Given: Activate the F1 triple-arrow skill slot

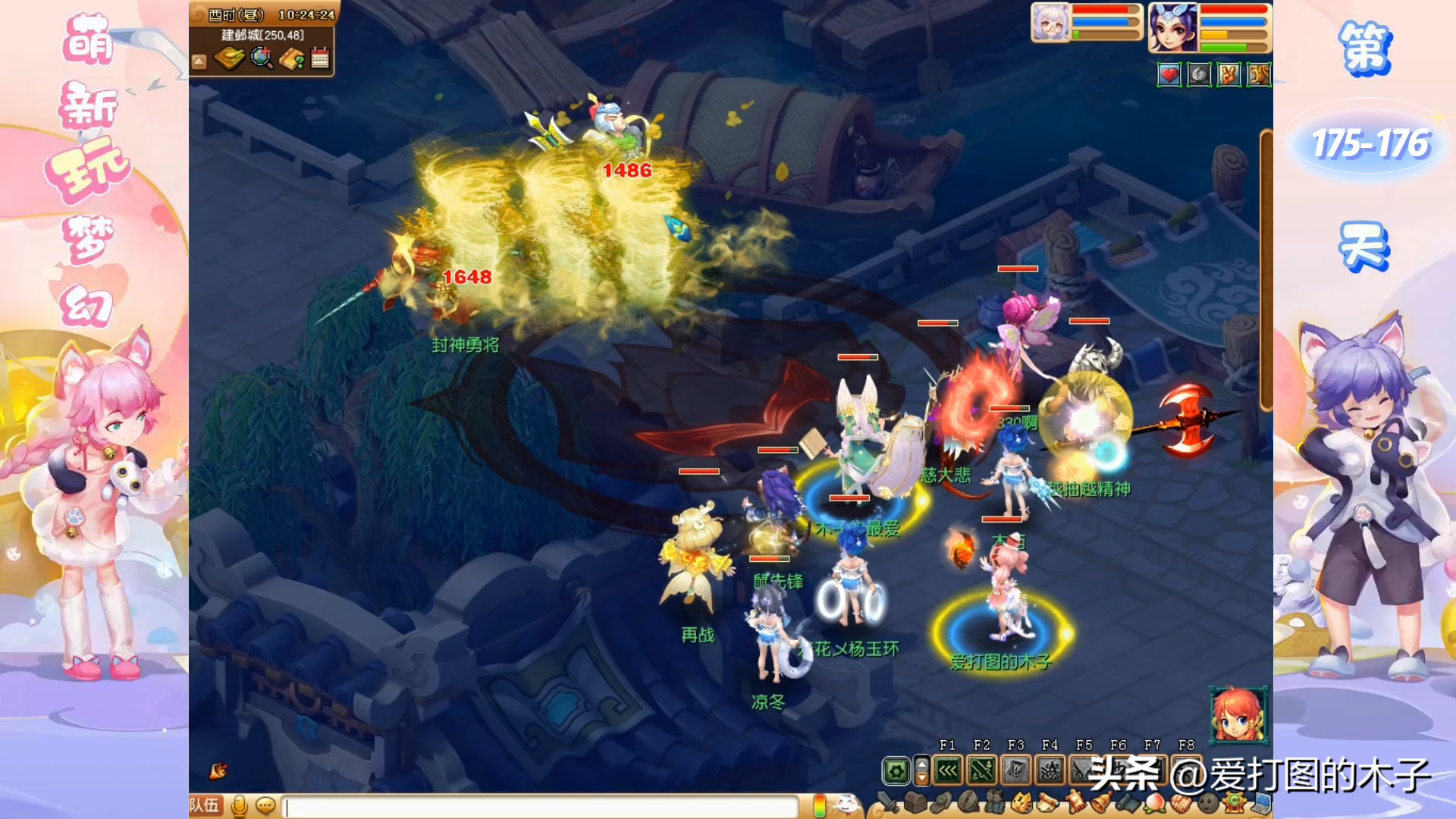Looking at the screenshot, I should click(948, 771).
